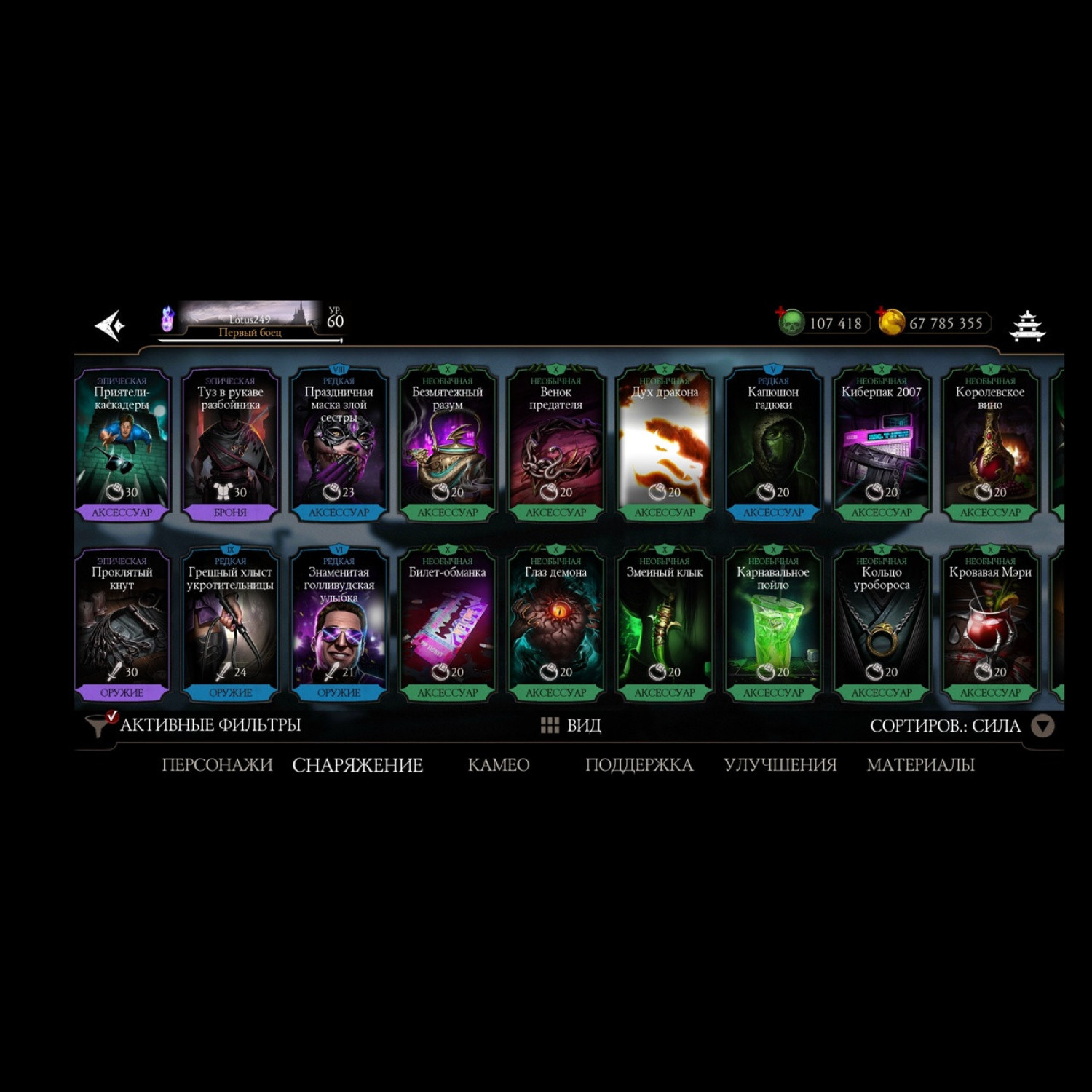
Task: Open the Материалы tab
Action: point(920,765)
